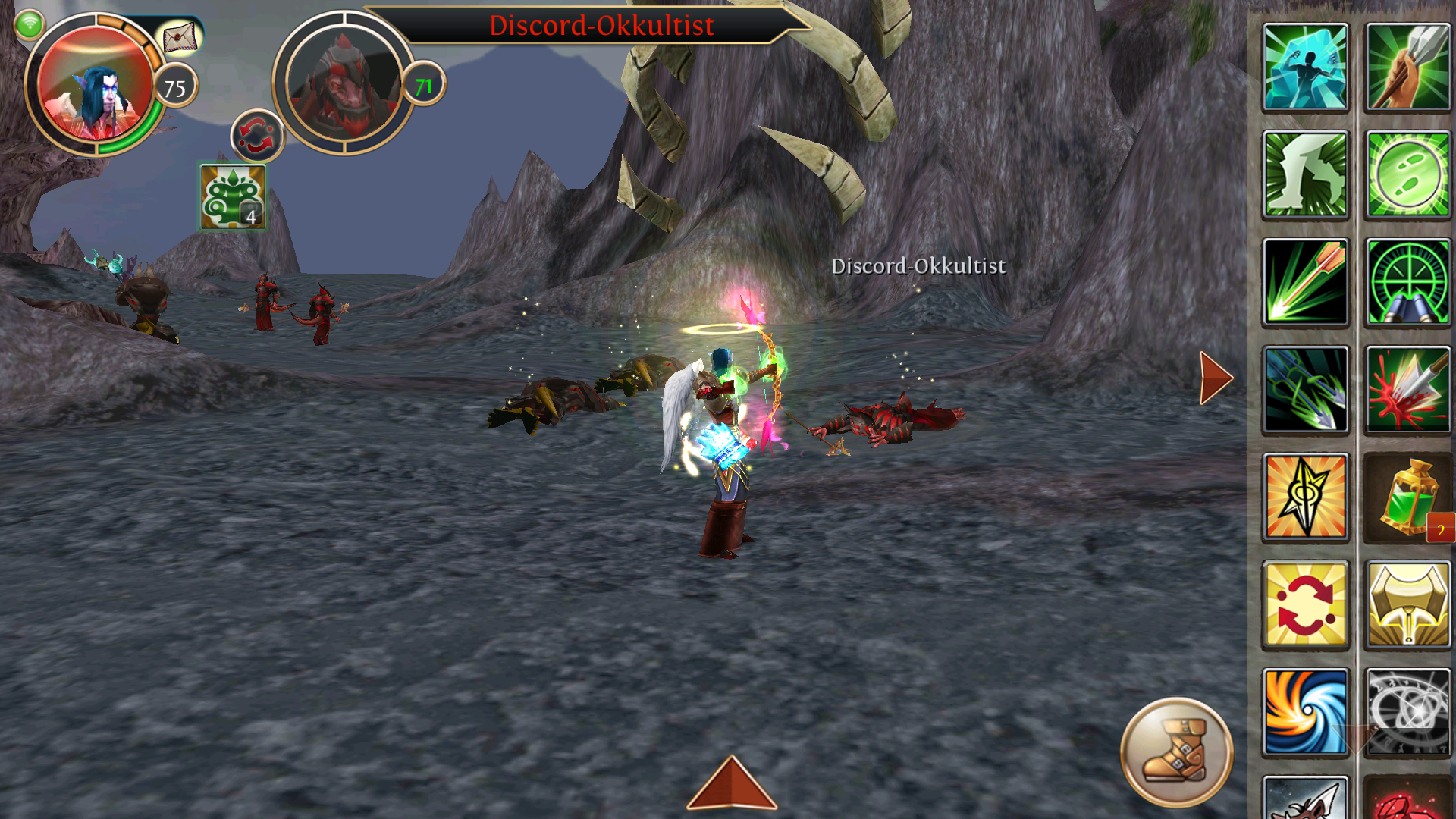
Task: Activate the green crosshair targeting skill
Action: pyautogui.click(x=1407, y=282)
